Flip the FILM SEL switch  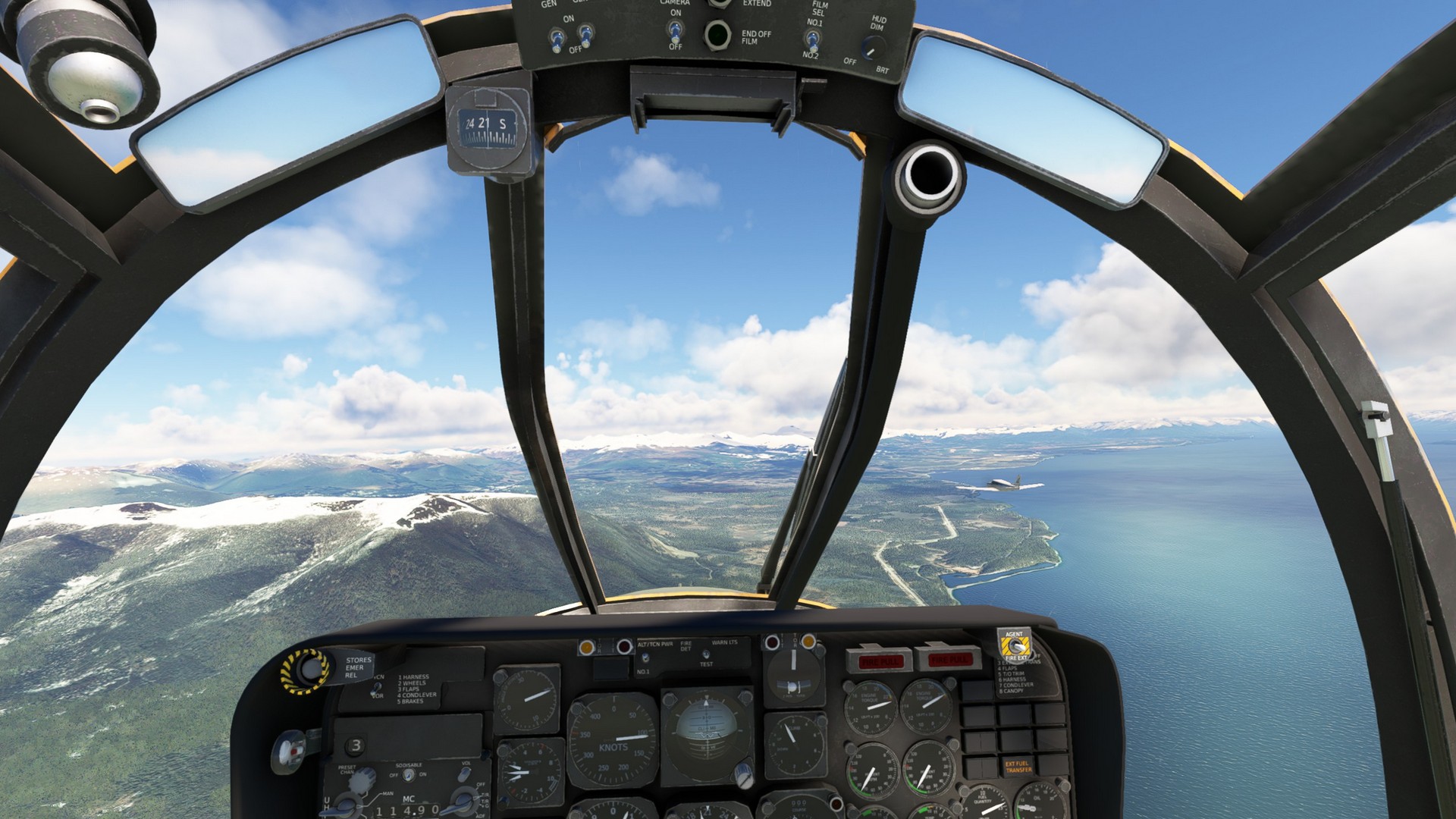coord(812,39)
